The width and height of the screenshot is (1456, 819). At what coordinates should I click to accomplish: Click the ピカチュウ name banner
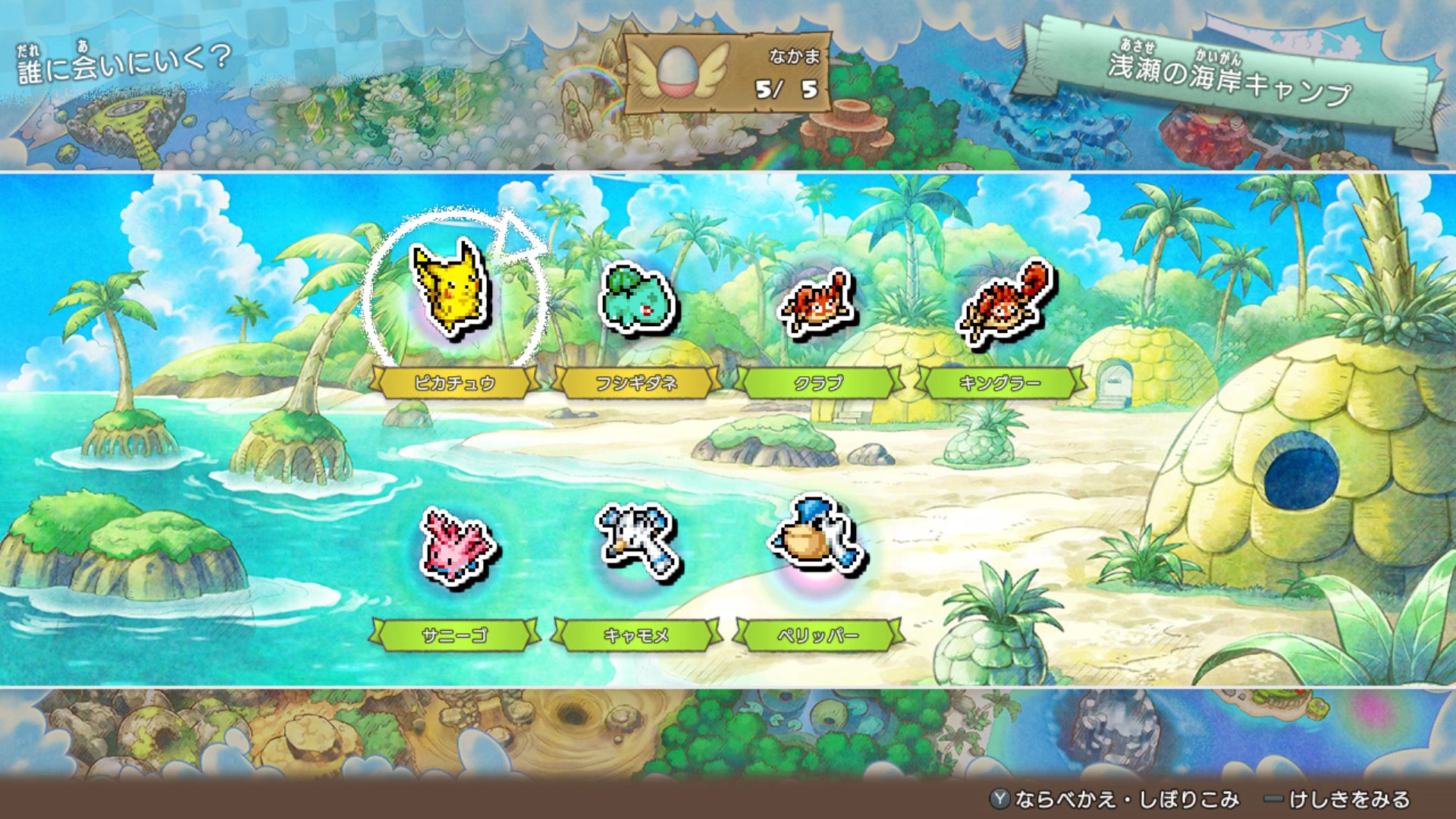pyautogui.click(x=454, y=383)
